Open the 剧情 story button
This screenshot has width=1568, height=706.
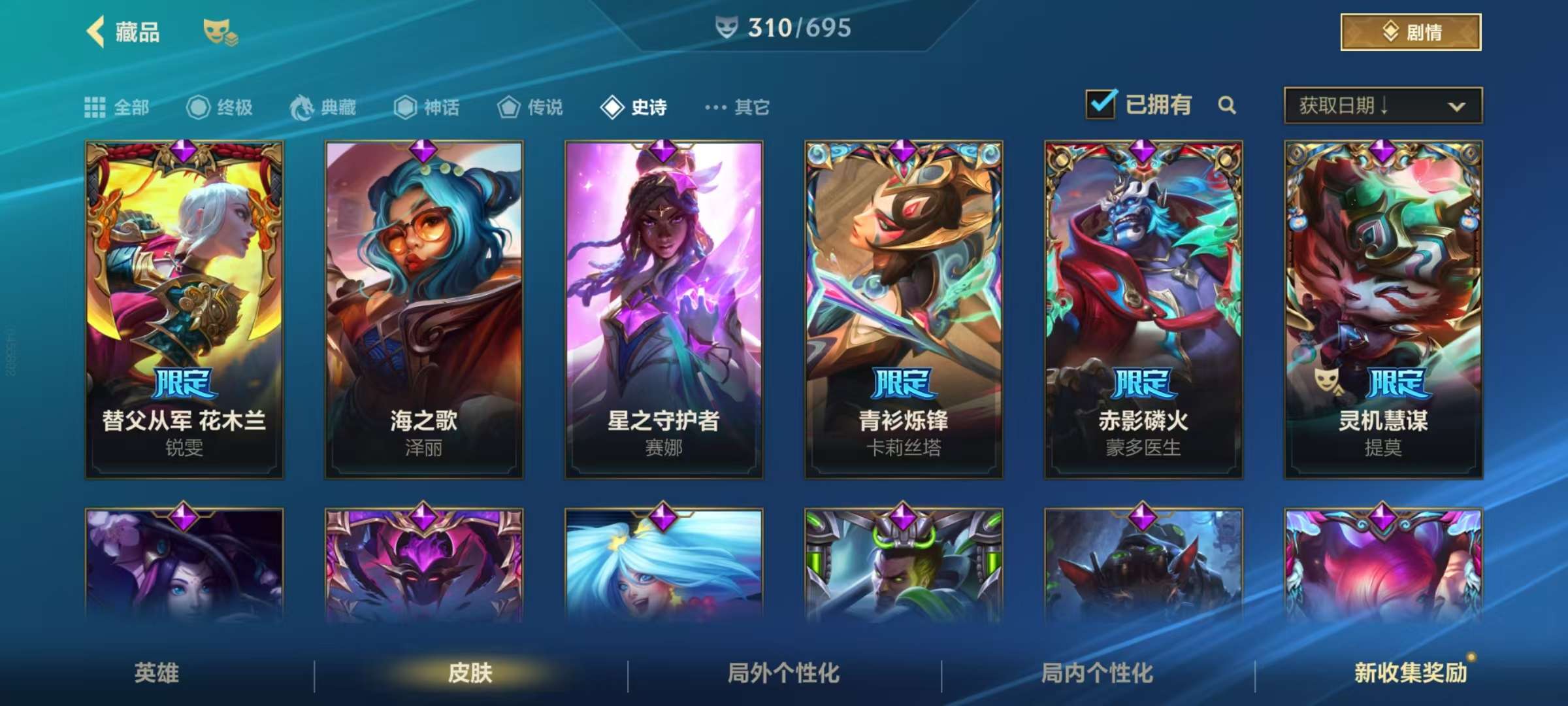coord(1411,32)
